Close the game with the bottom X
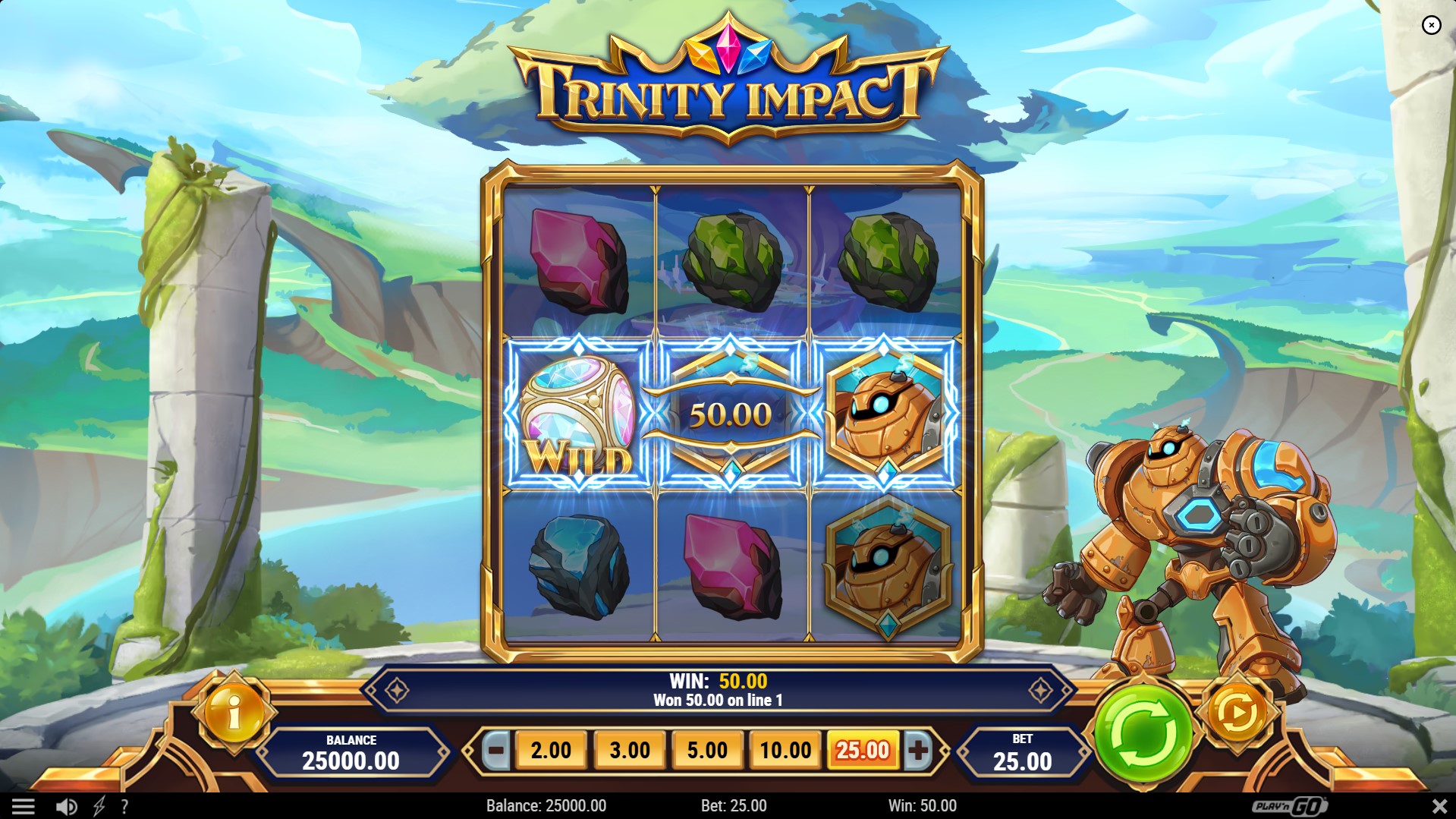 point(1439,806)
